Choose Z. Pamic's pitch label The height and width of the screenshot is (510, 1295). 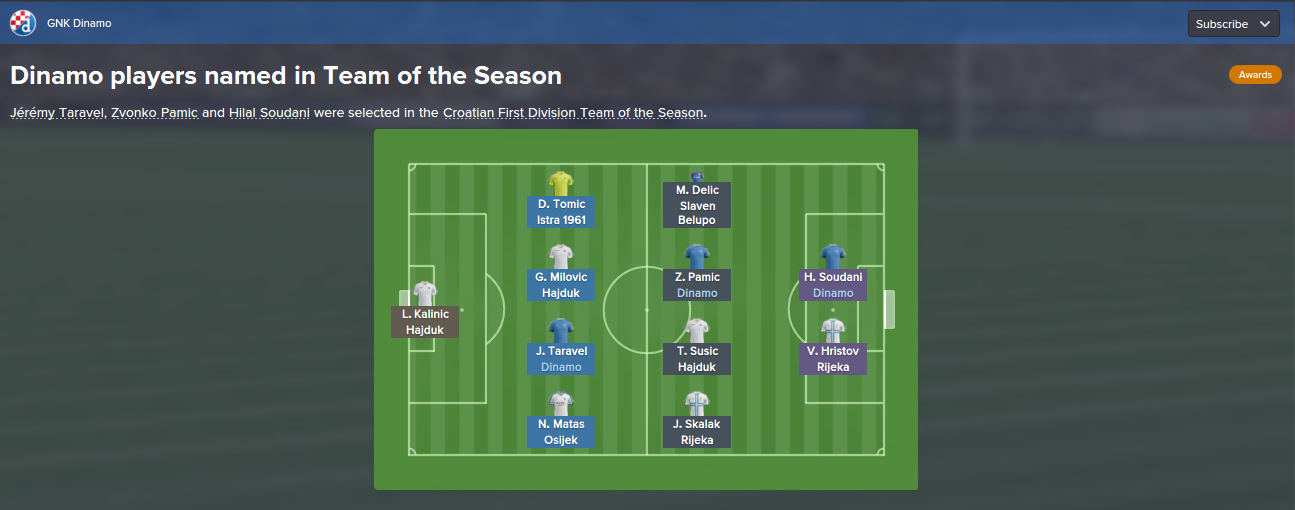pyautogui.click(x=697, y=284)
